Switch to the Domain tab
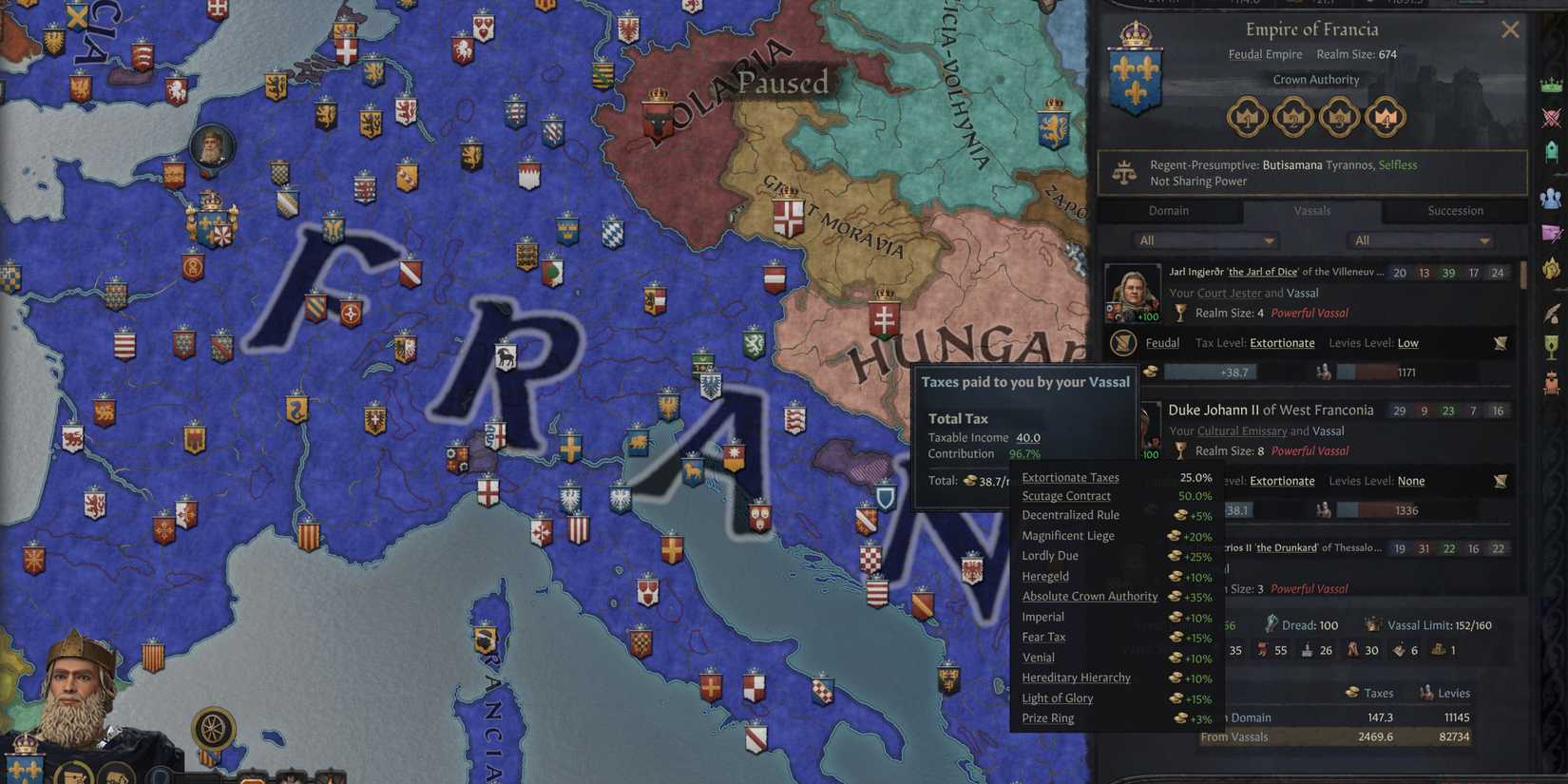Image resolution: width=1568 pixels, height=784 pixels. [1168, 210]
